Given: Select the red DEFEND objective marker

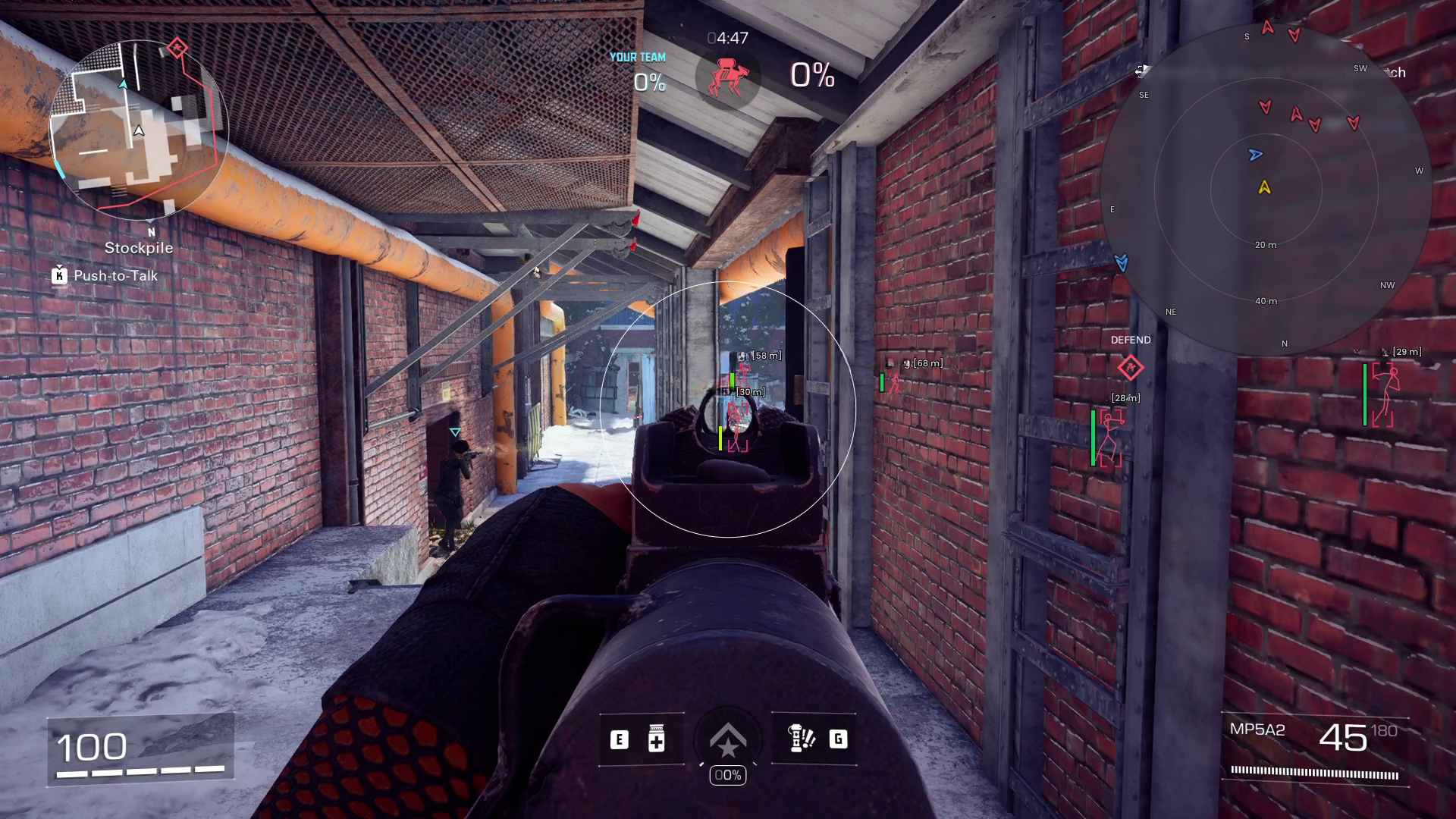Looking at the screenshot, I should pyautogui.click(x=1130, y=369).
